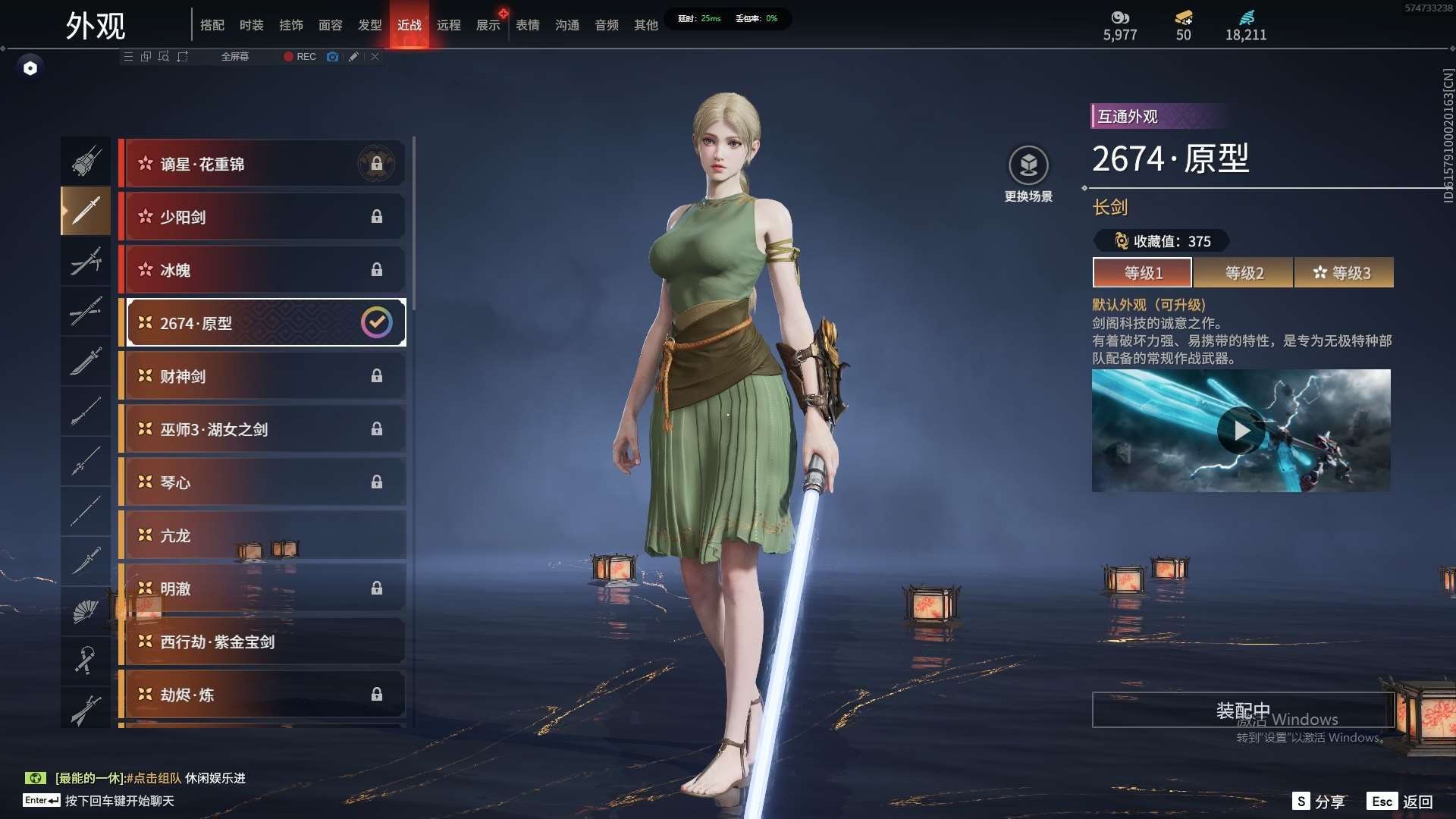Open the 表情 emote tab
Viewport: 1456px width, 819px height.
point(527,25)
